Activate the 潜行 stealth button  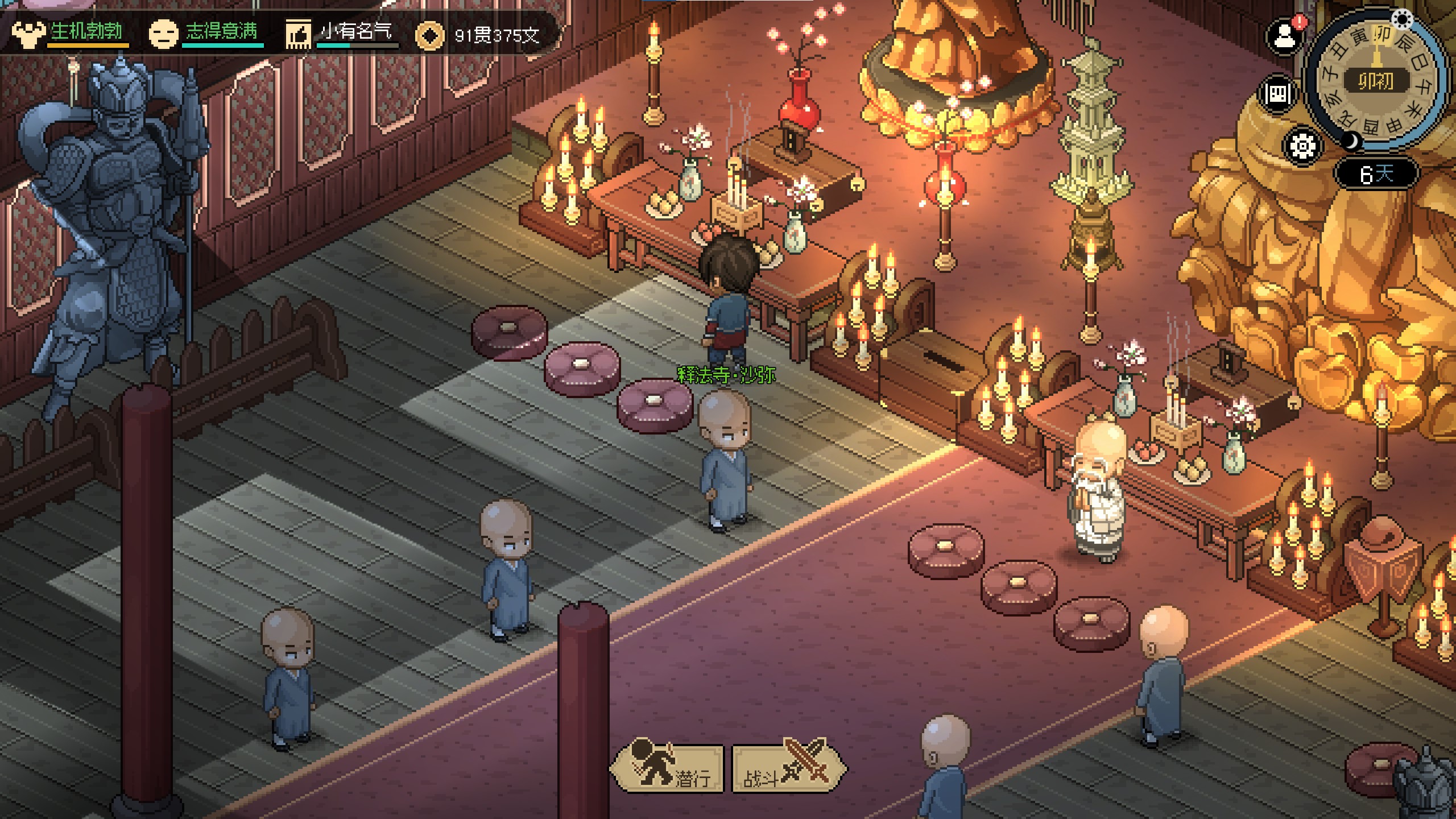point(667,768)
